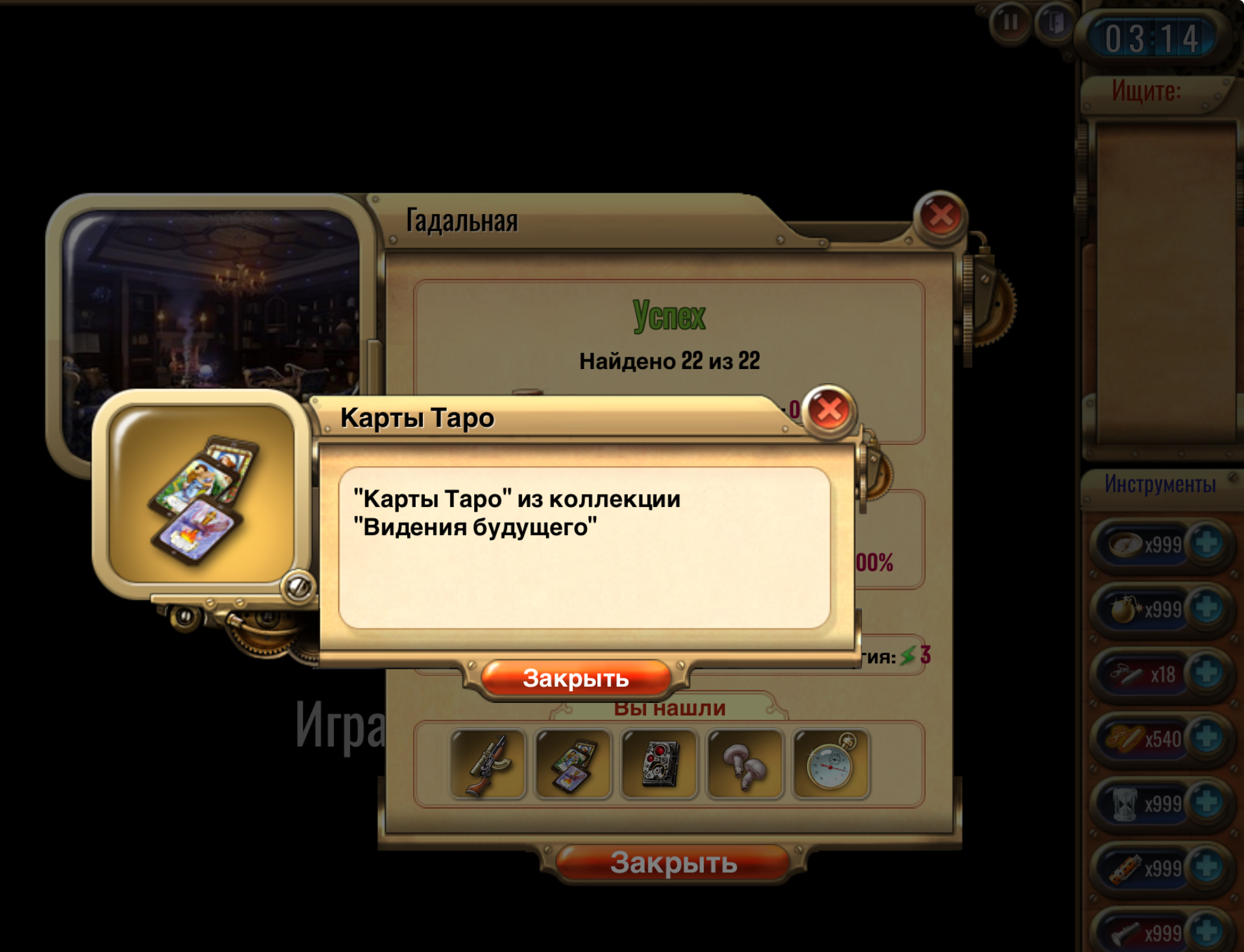
Task: Select the Tarot cards slot in found items
Action: [573, 765]
